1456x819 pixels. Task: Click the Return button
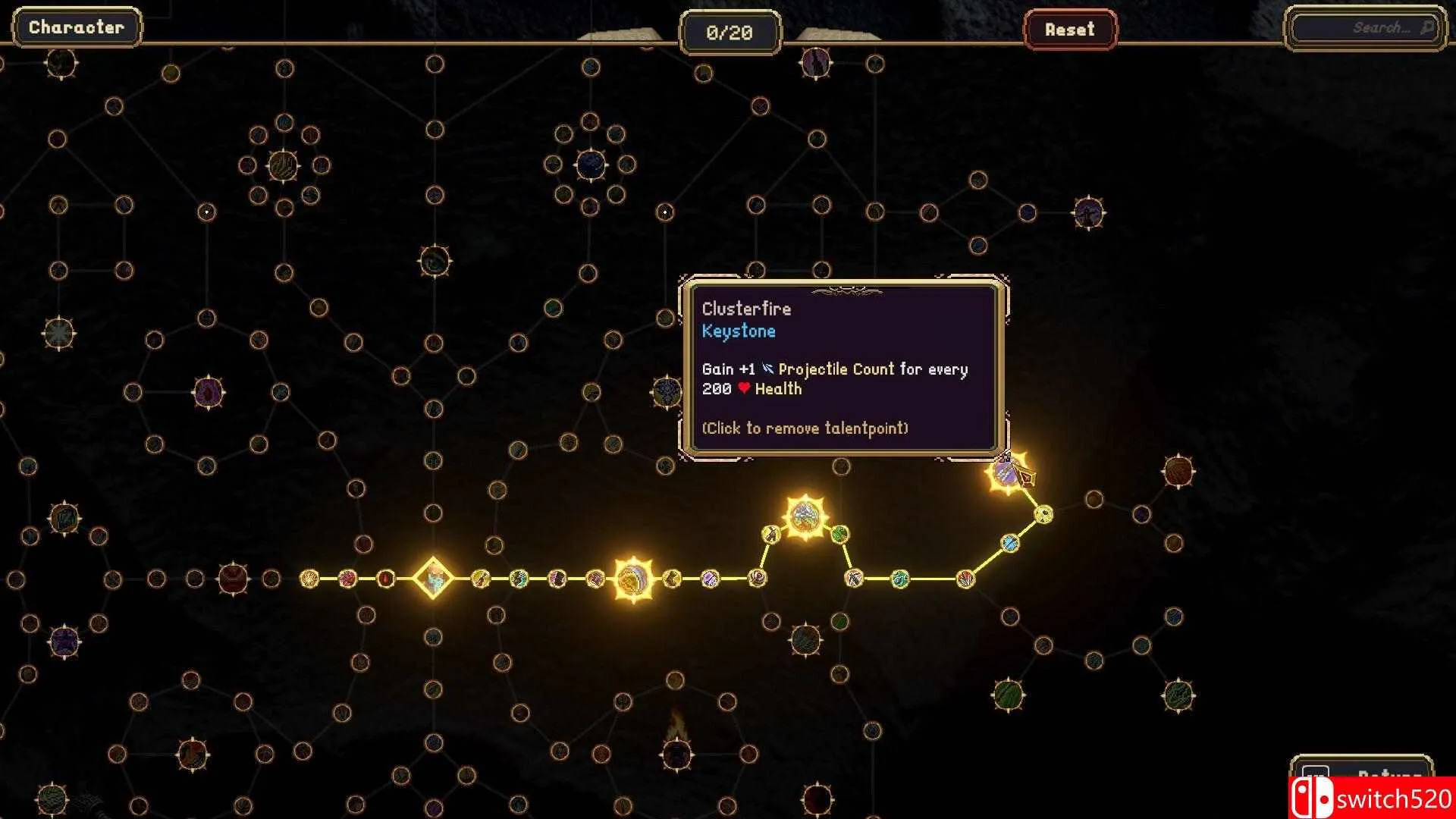click(1361, 773)
